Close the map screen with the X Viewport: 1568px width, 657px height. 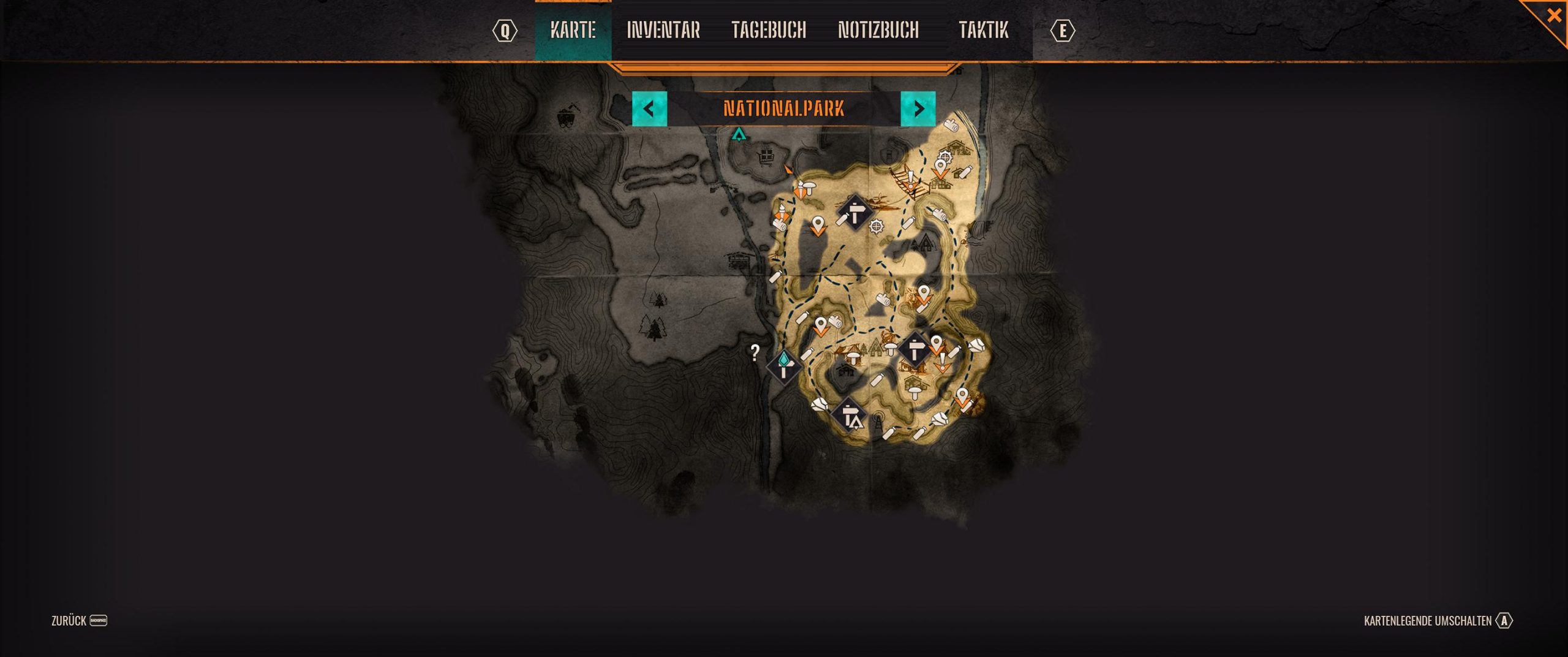click(1553, 15)
